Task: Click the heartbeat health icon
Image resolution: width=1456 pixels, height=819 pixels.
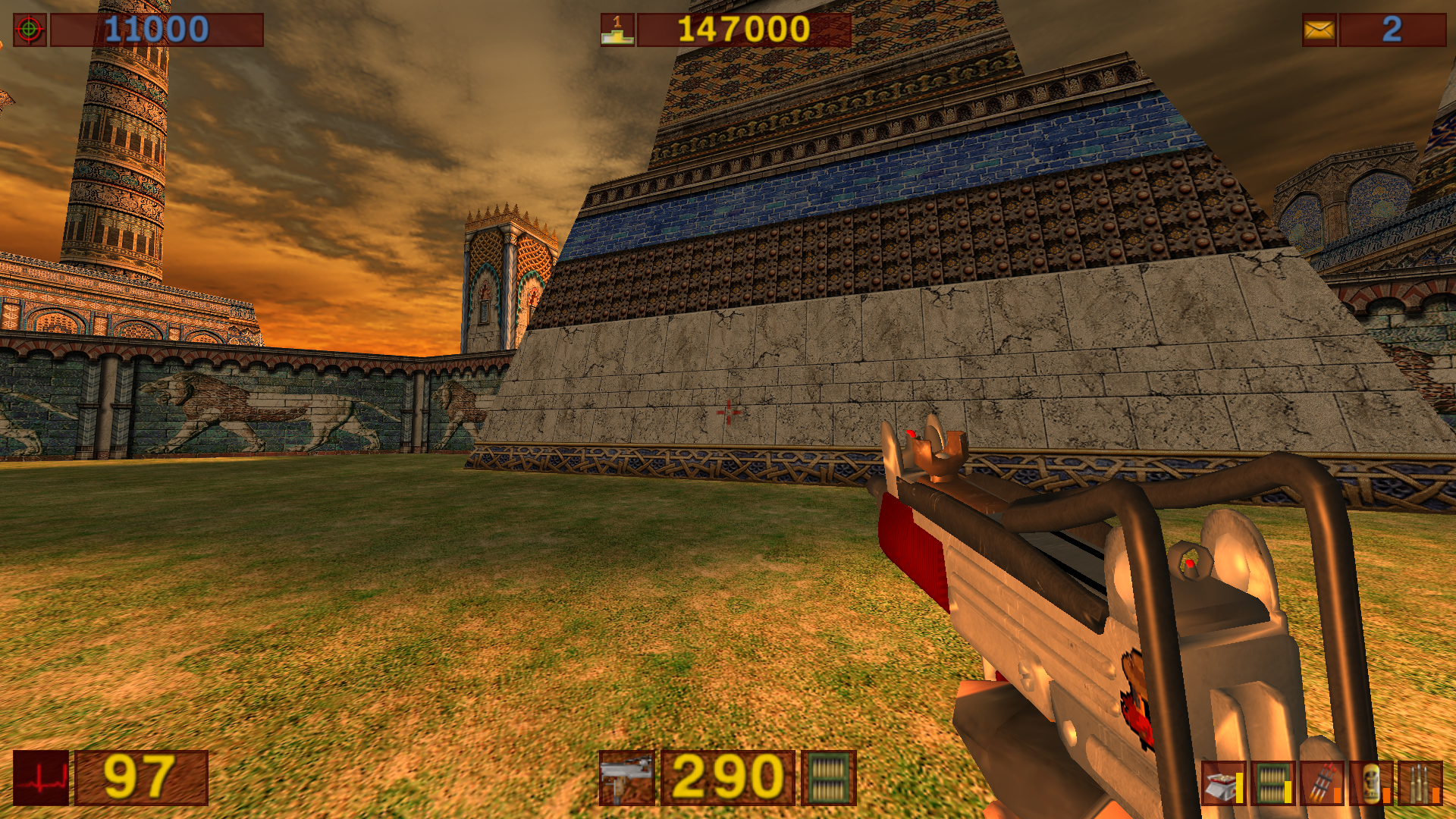Action: point(41,778)
